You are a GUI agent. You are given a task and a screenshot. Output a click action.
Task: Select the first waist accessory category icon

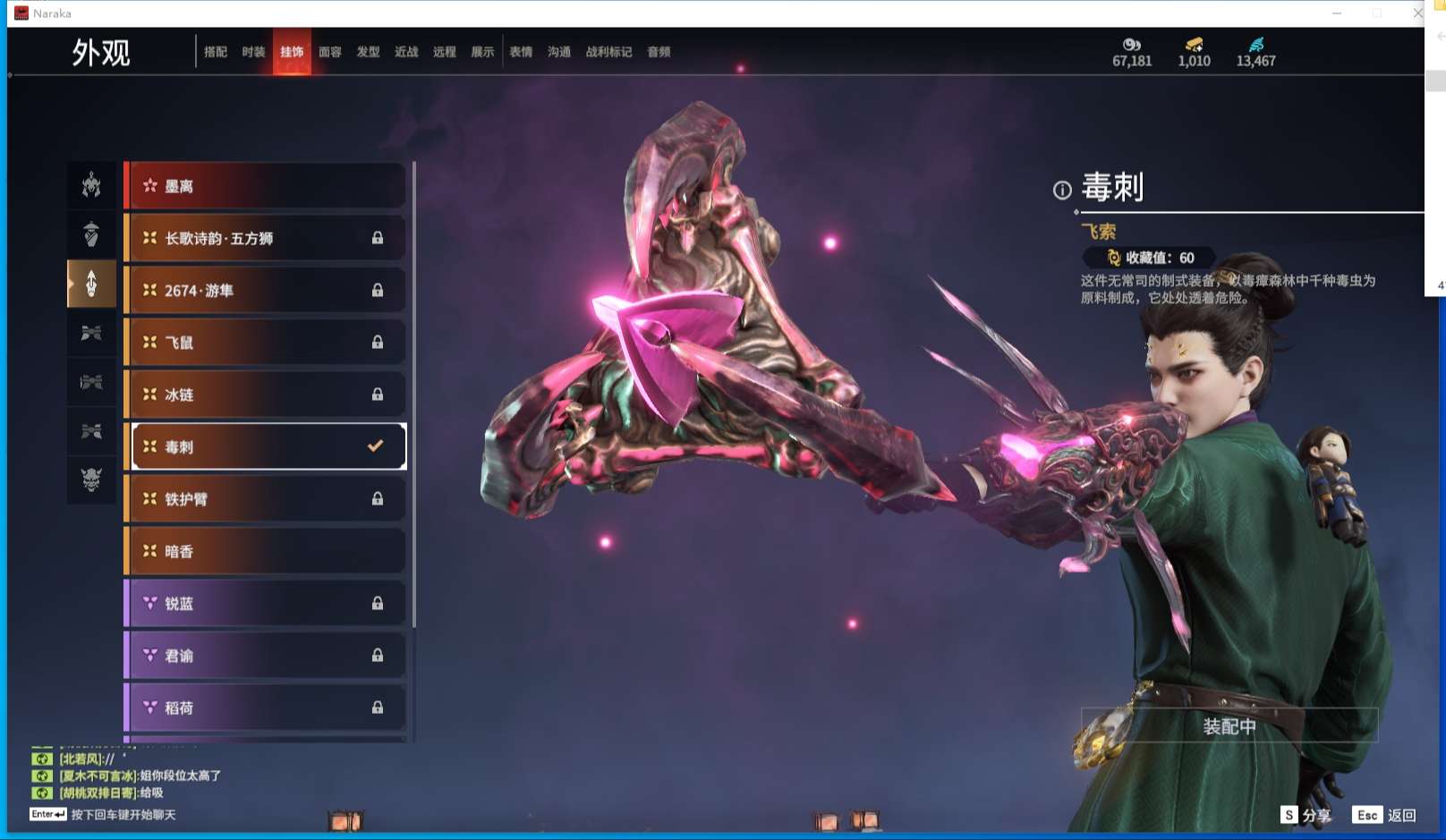tap(91, 332)
